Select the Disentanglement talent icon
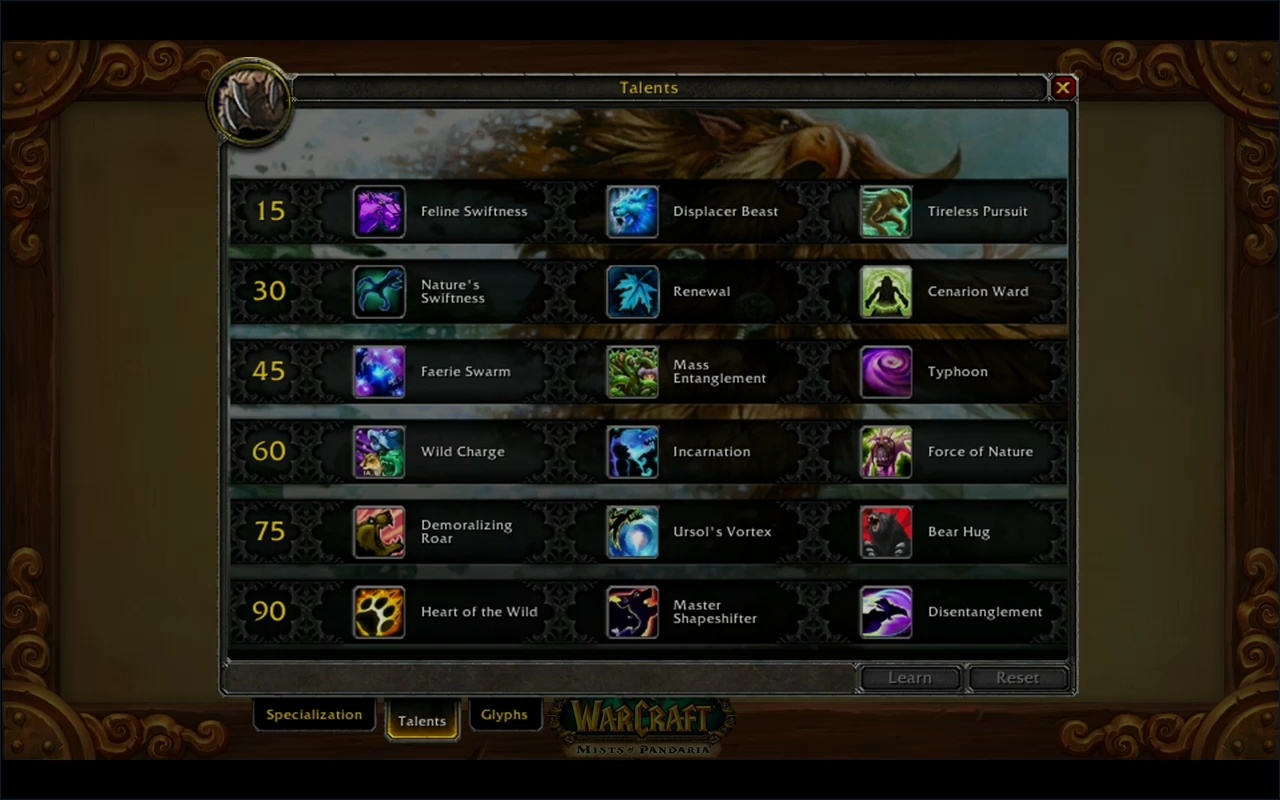Viewport: 1280px width, 800px height. point(885,612)
